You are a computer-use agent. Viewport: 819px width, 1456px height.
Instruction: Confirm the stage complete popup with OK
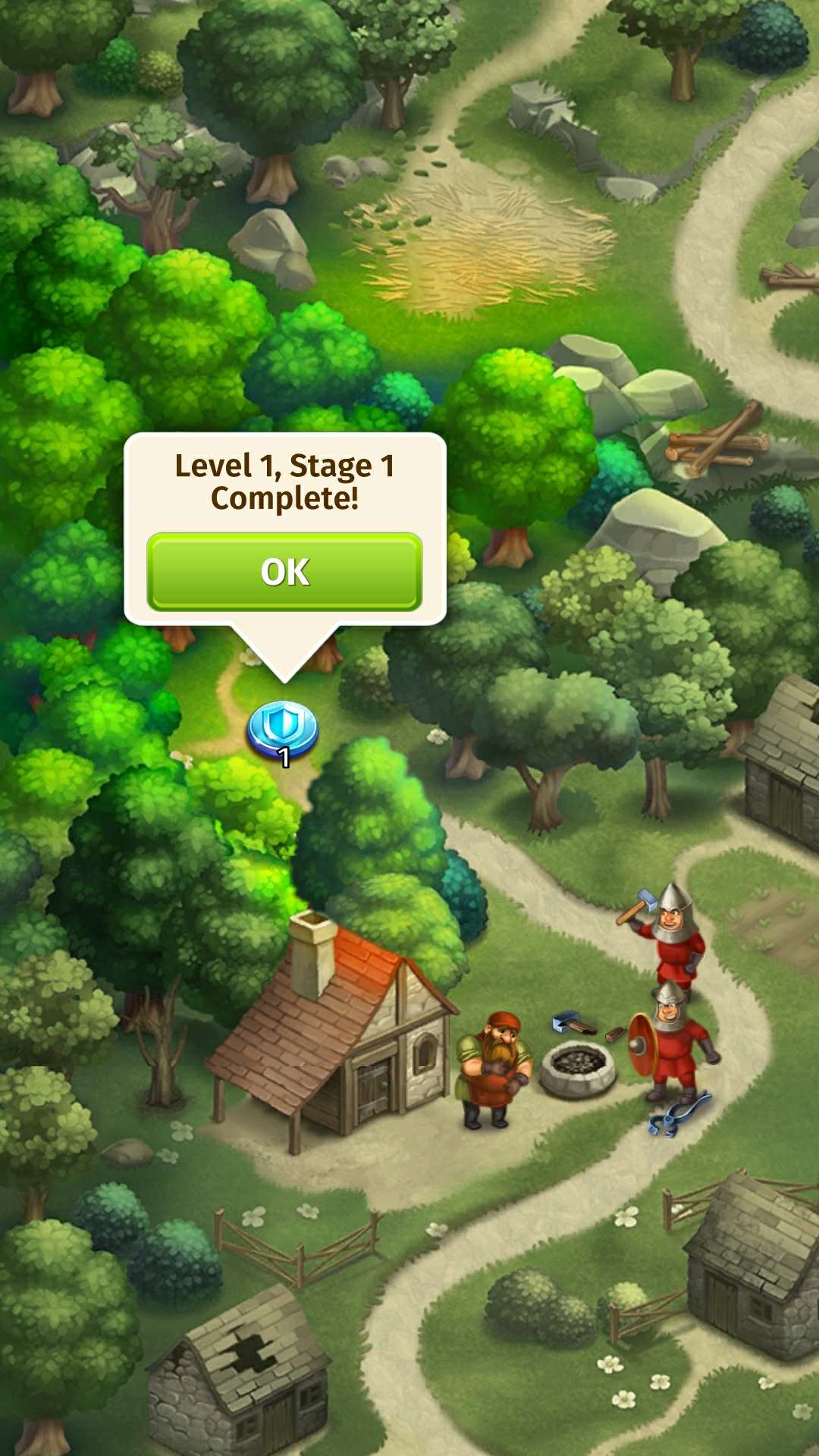284,572
